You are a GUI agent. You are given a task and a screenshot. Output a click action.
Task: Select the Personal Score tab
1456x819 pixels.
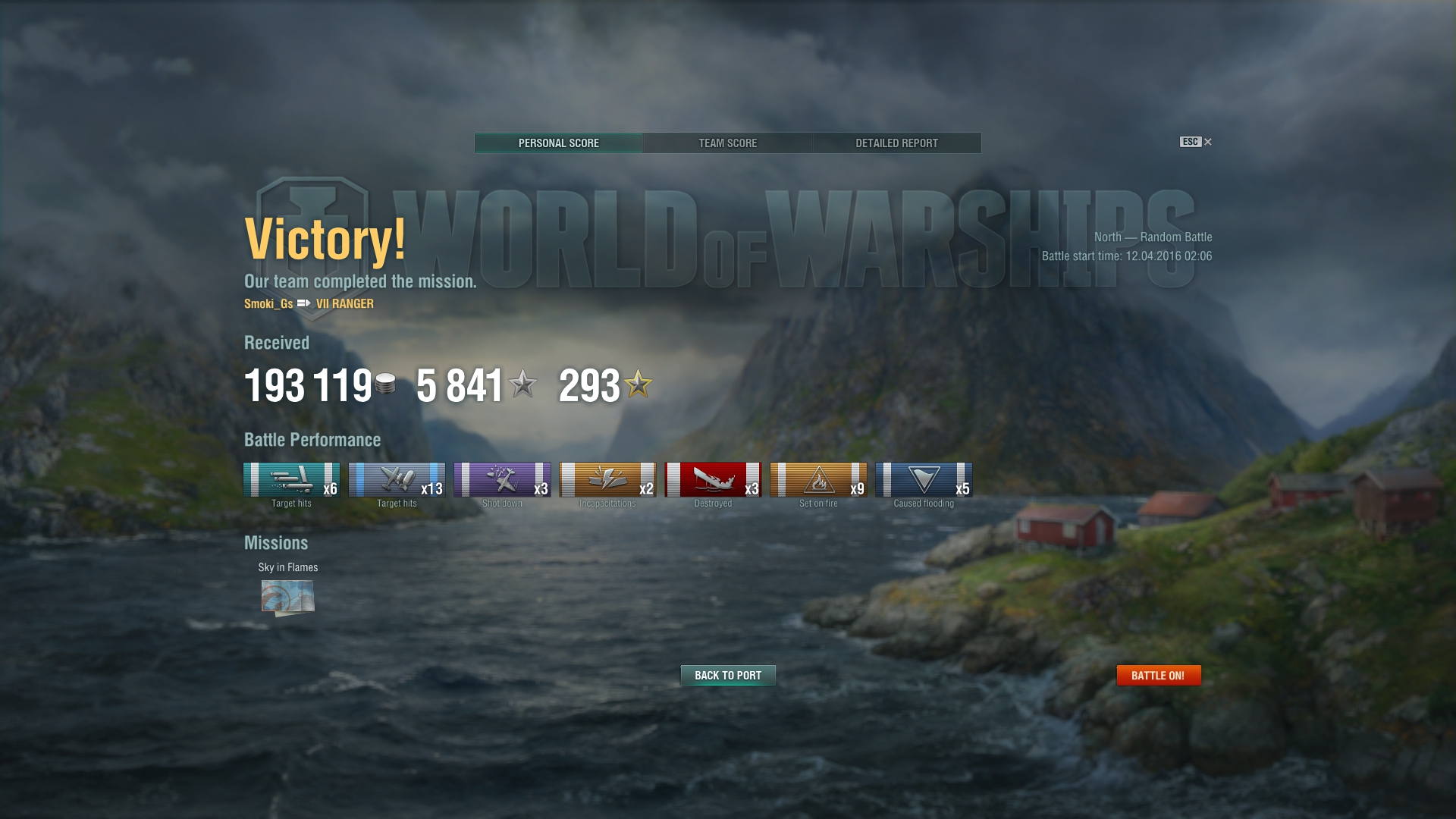[x=559, y=143]
